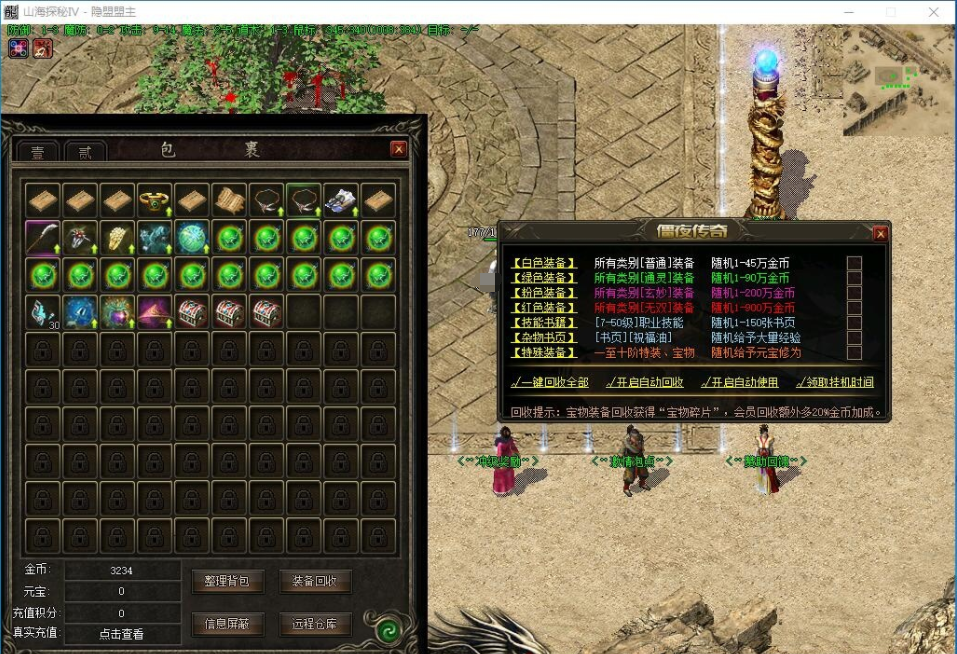The width and height of the screenshot is (957, 654).
Task: Click the green swirl orb in bag corner
Action: [387, 630]
